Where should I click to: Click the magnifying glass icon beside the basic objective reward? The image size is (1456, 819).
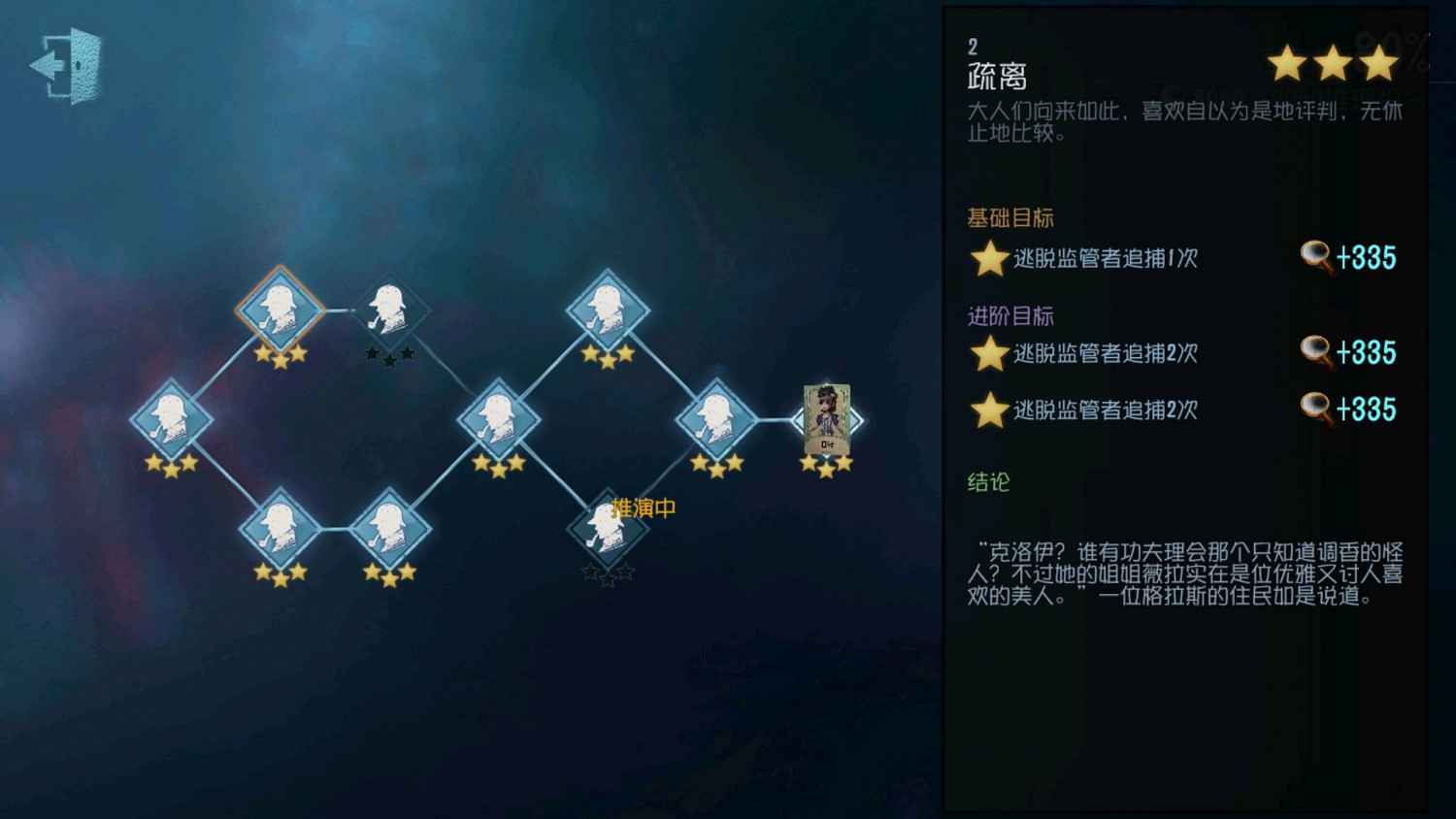[1317, 258]
